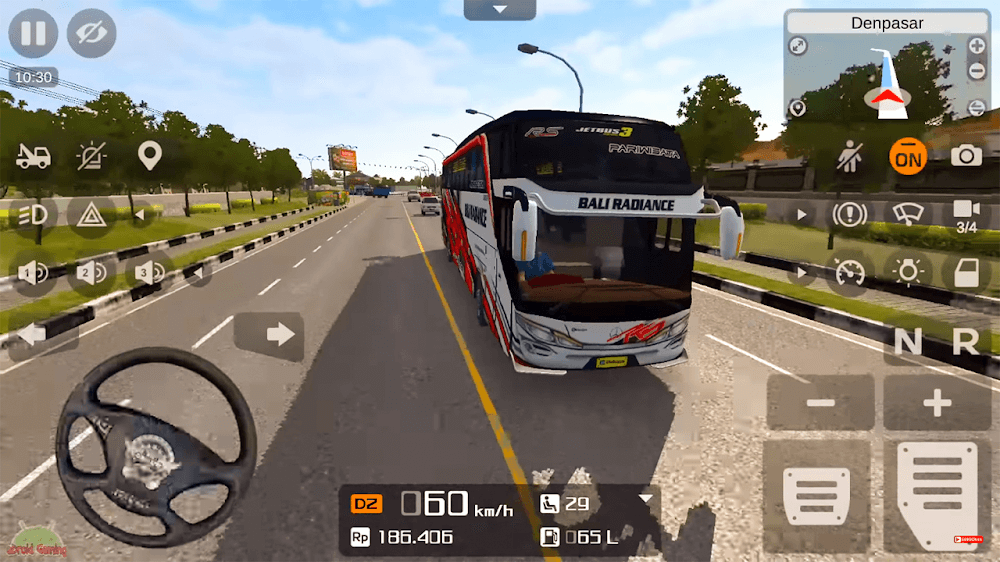The width and height of the screenshot is (1000, 562).
Task: Pause the game
Action: [x=33, y=33]
